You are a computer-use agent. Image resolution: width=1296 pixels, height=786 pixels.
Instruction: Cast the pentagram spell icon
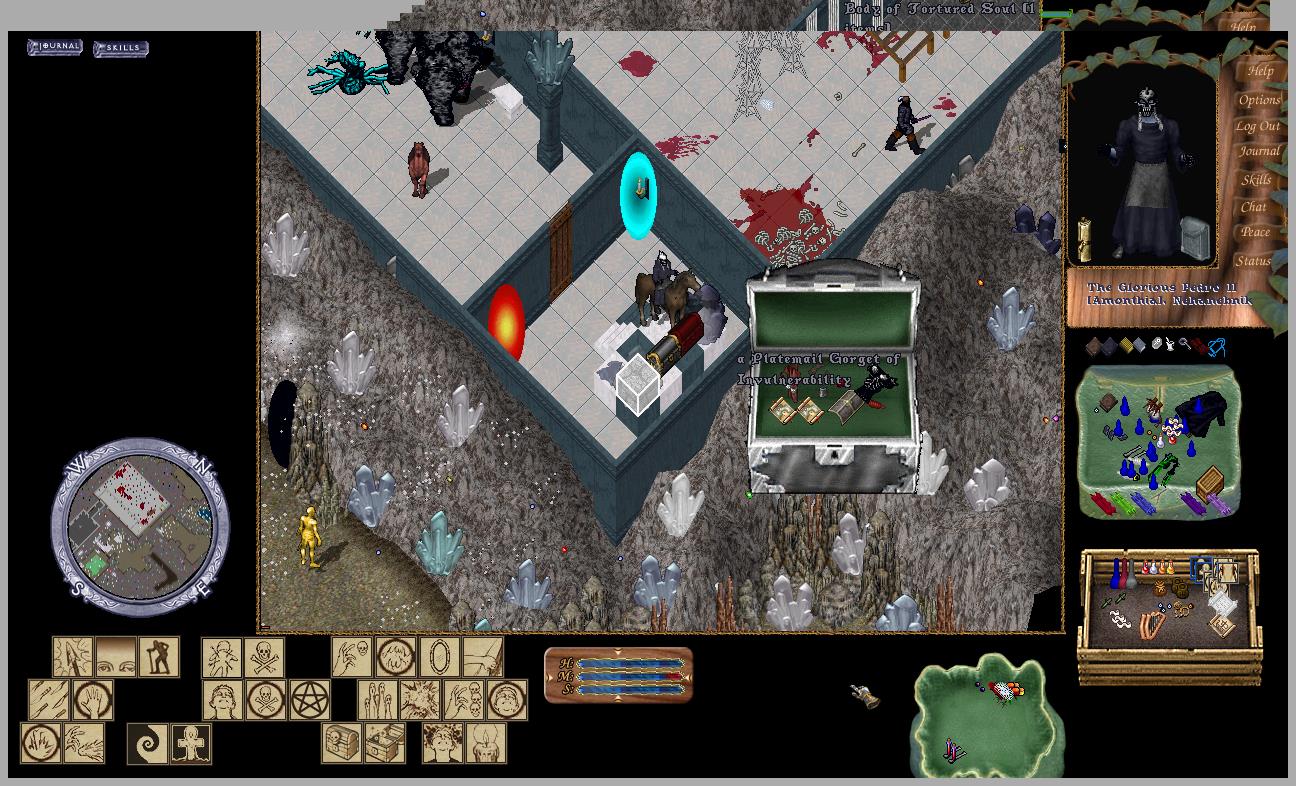pyautogui.click(x=310, y=700)
